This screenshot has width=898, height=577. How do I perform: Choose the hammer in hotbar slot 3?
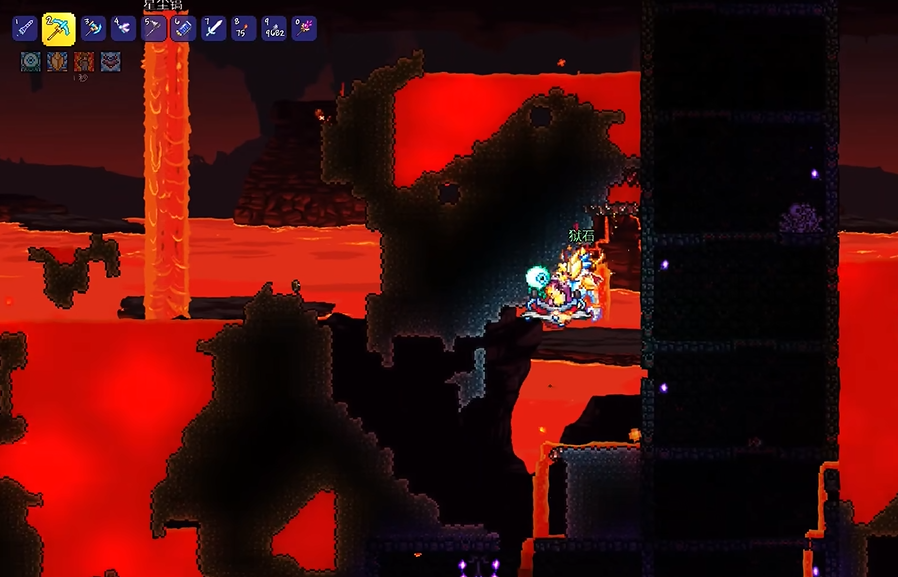pyautogui.click(x=93, y=28)
